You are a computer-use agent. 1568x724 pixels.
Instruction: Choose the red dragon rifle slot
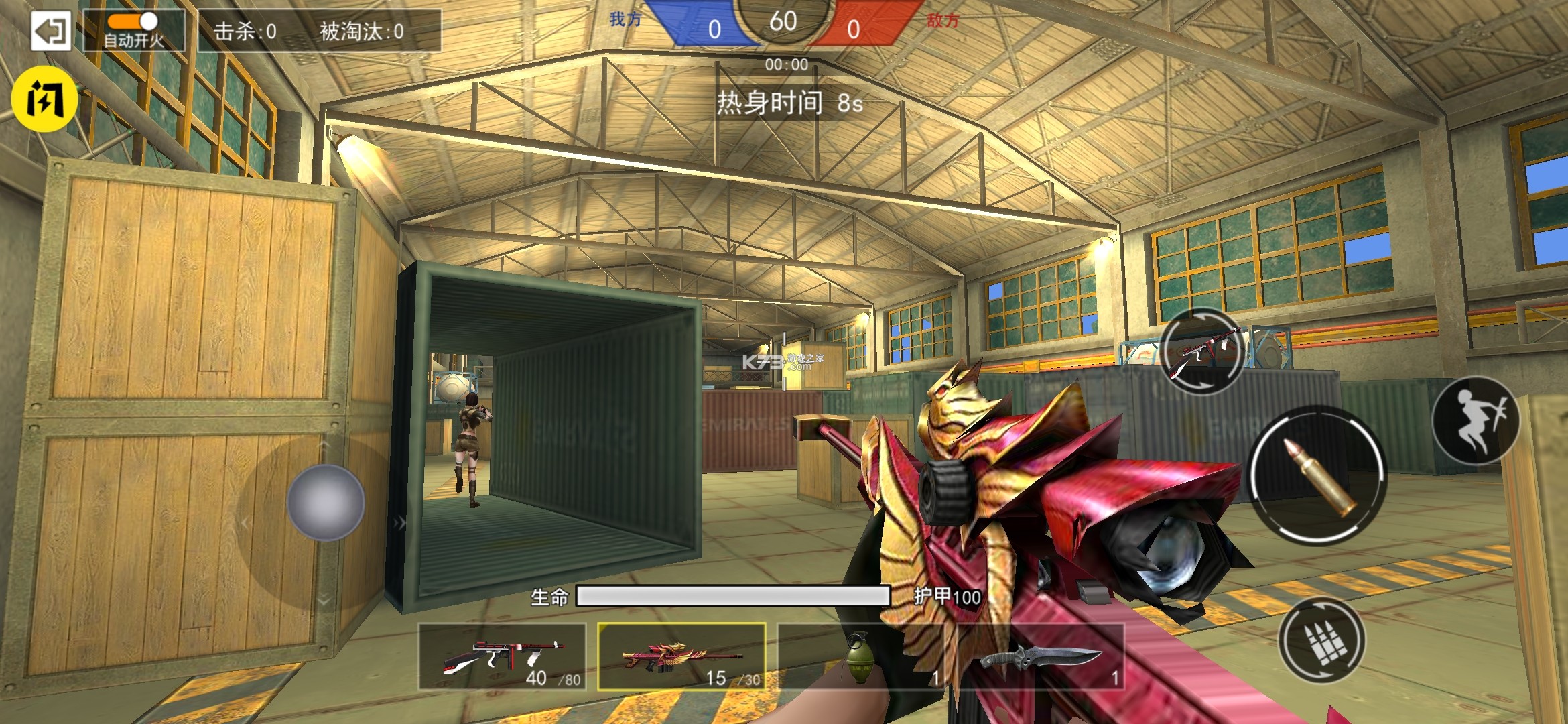click(681, 657)
